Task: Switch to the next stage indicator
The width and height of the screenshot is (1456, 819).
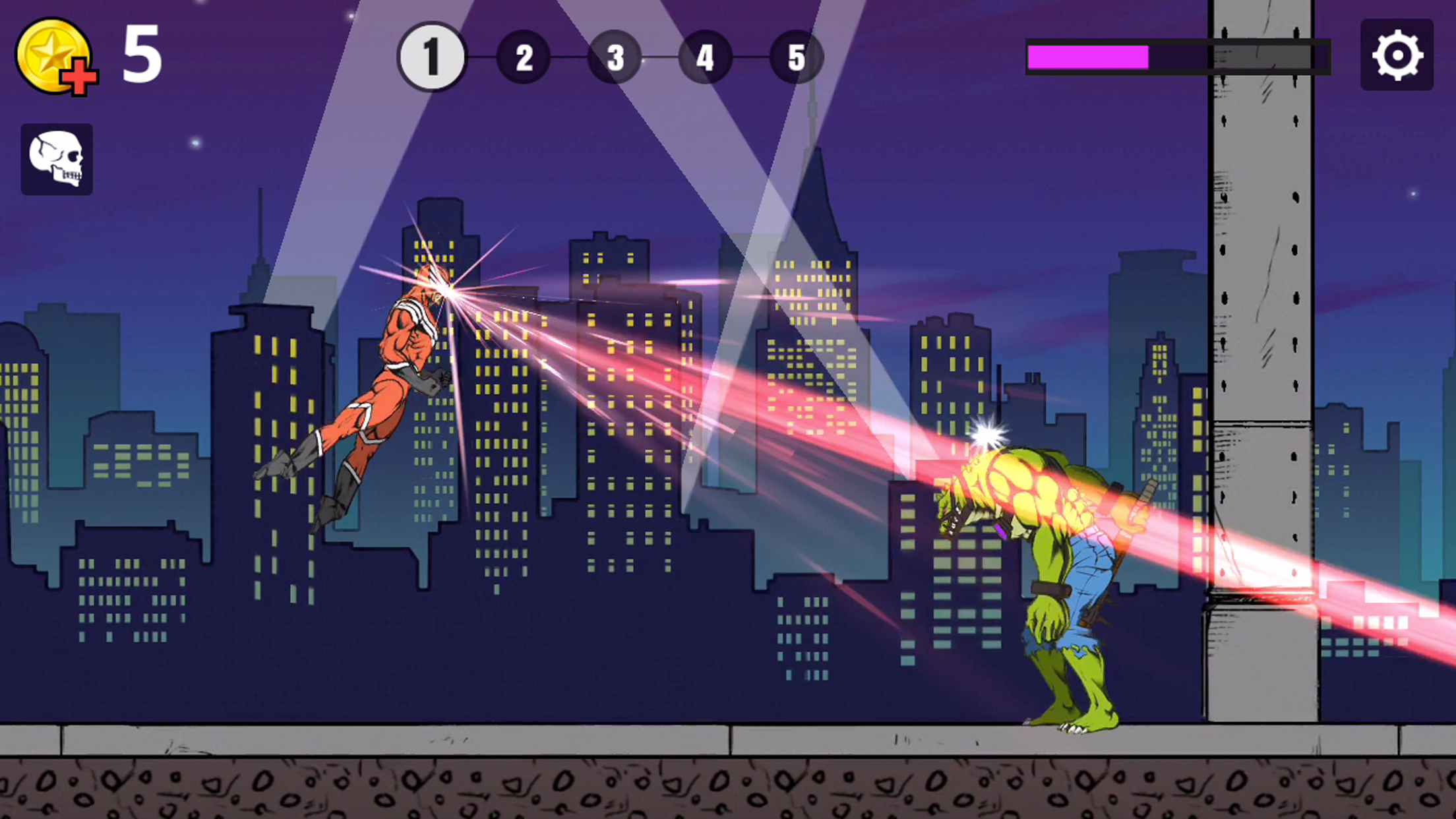Action: point(524,58)
